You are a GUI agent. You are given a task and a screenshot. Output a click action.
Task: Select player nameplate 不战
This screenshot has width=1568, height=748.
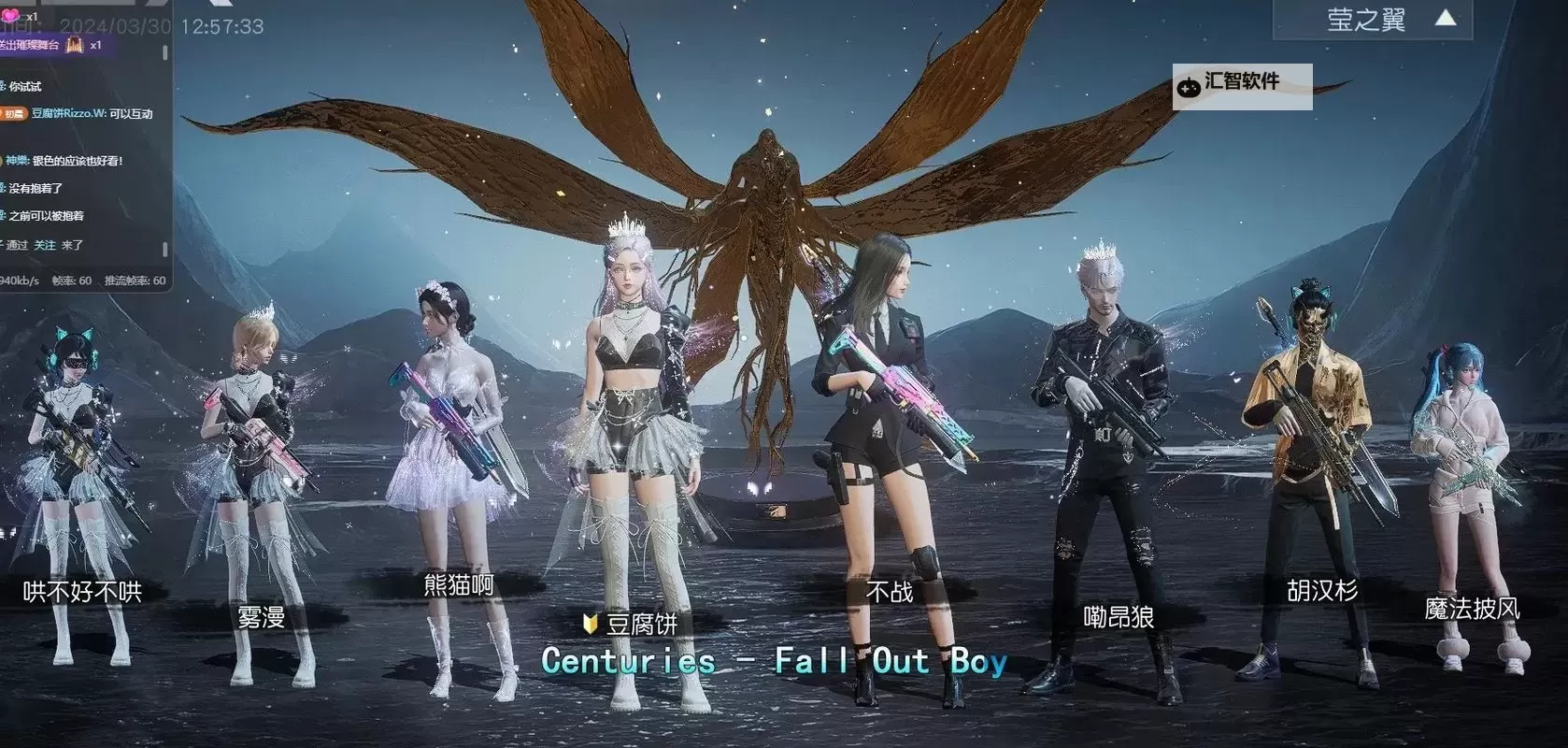[x=890, y=593]
